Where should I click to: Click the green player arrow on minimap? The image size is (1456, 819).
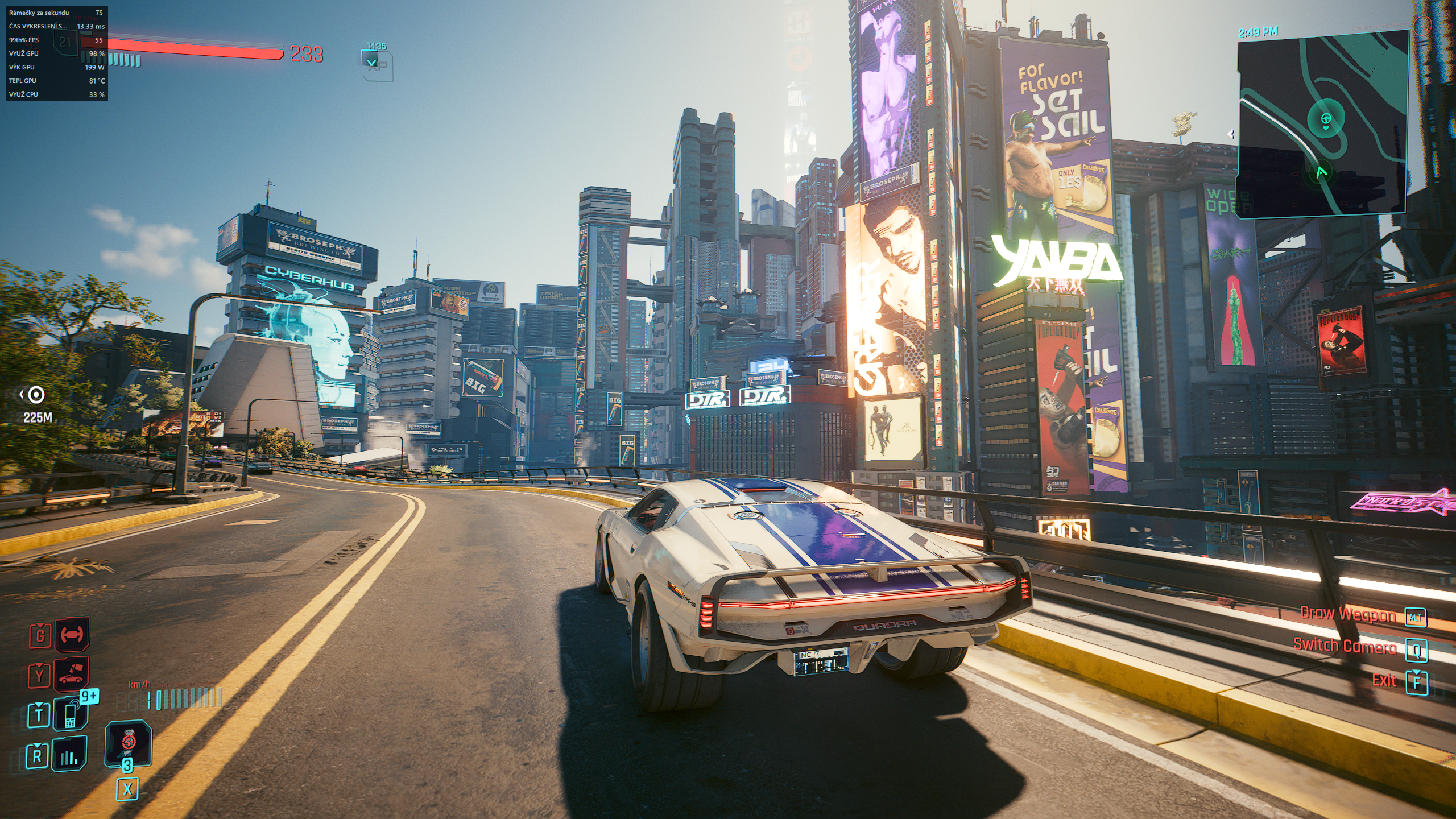(1321, 172)
